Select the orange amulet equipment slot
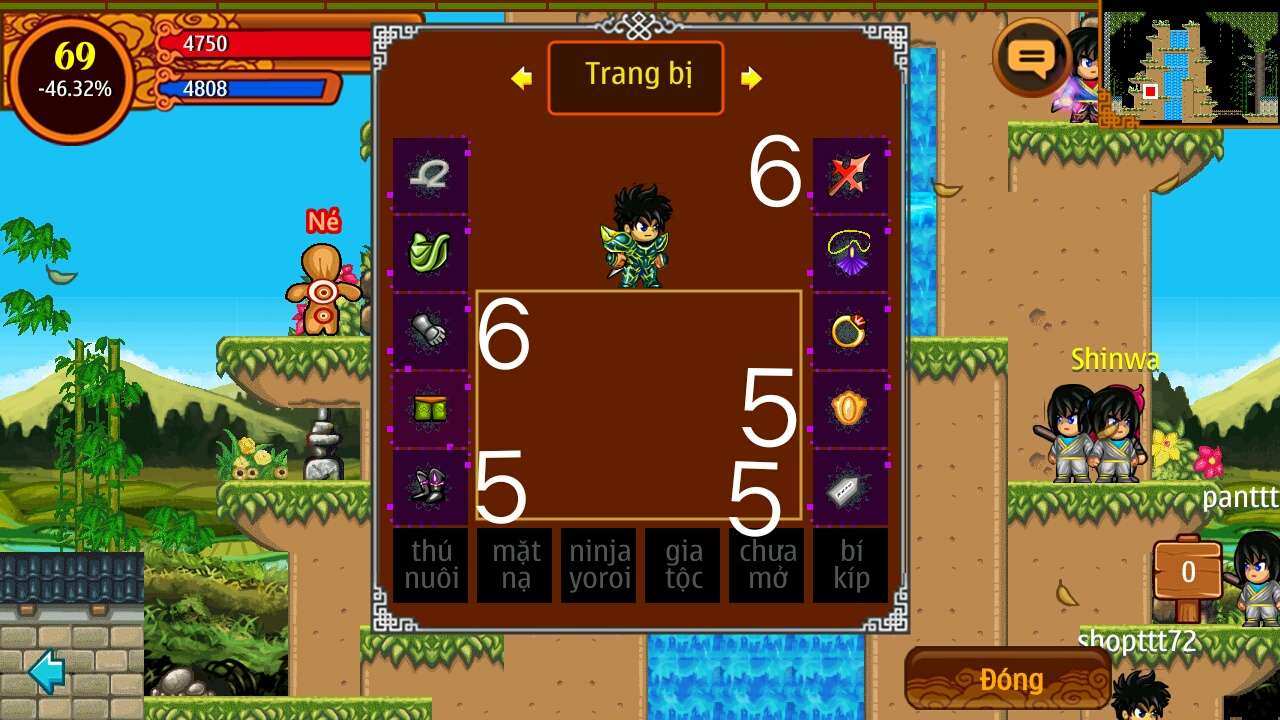1280x720 pixels. (850, 409)
